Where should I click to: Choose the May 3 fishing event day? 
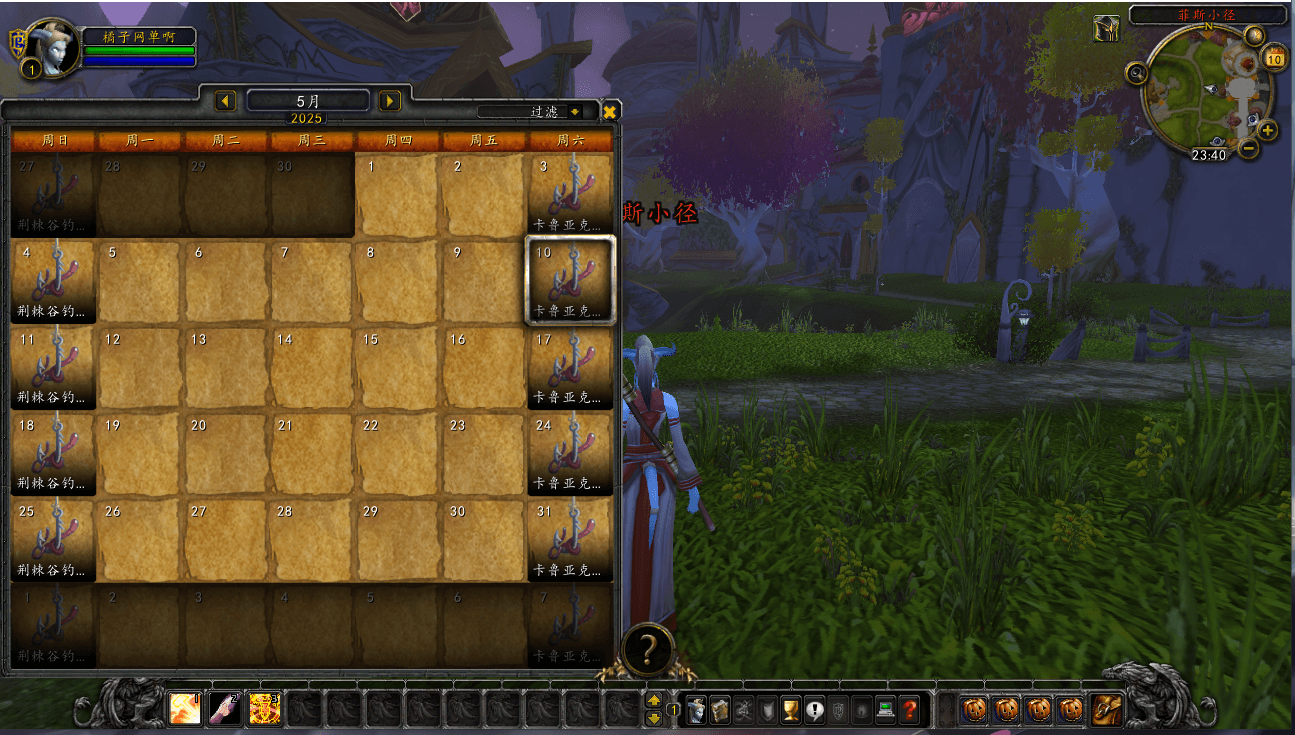tap(570, 194)
